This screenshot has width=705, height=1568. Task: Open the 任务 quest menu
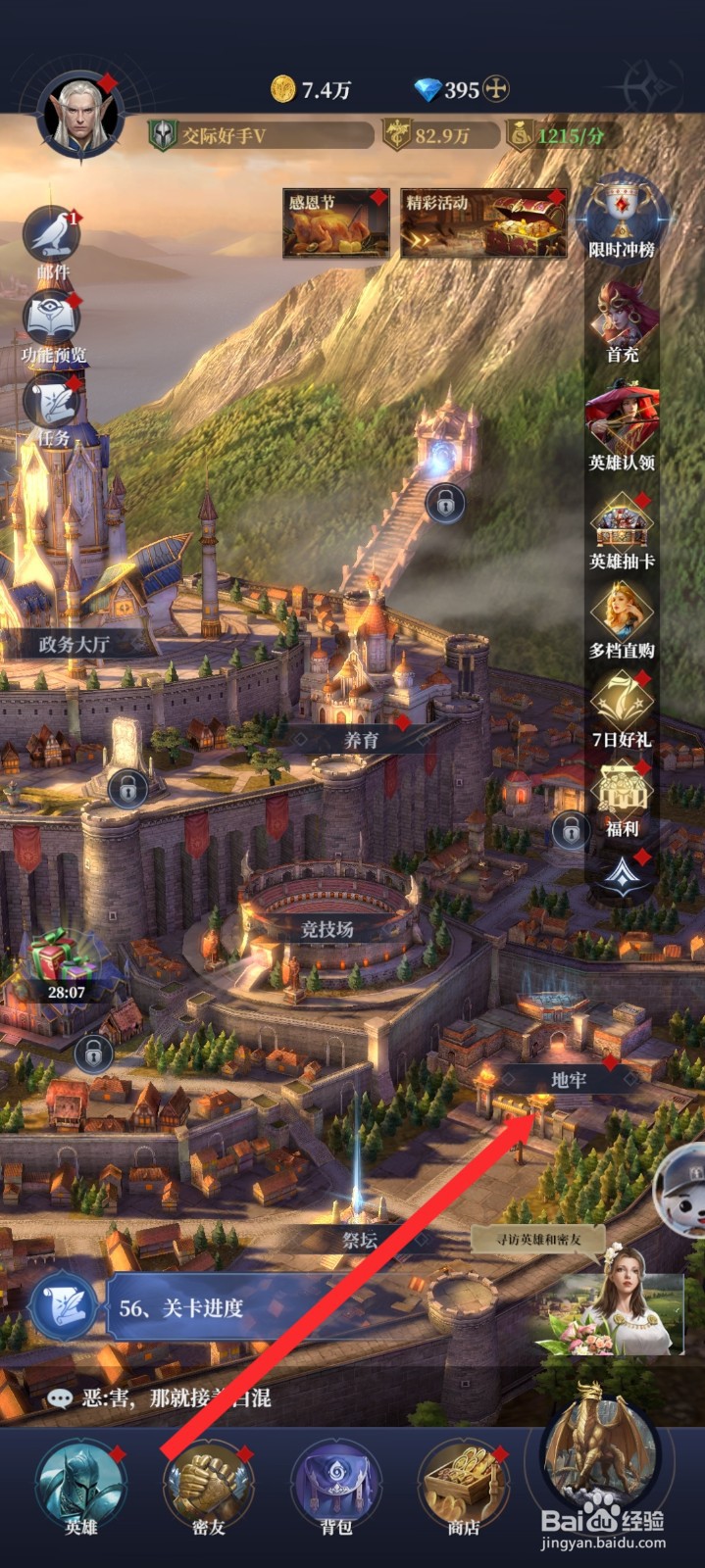point(52,405)
